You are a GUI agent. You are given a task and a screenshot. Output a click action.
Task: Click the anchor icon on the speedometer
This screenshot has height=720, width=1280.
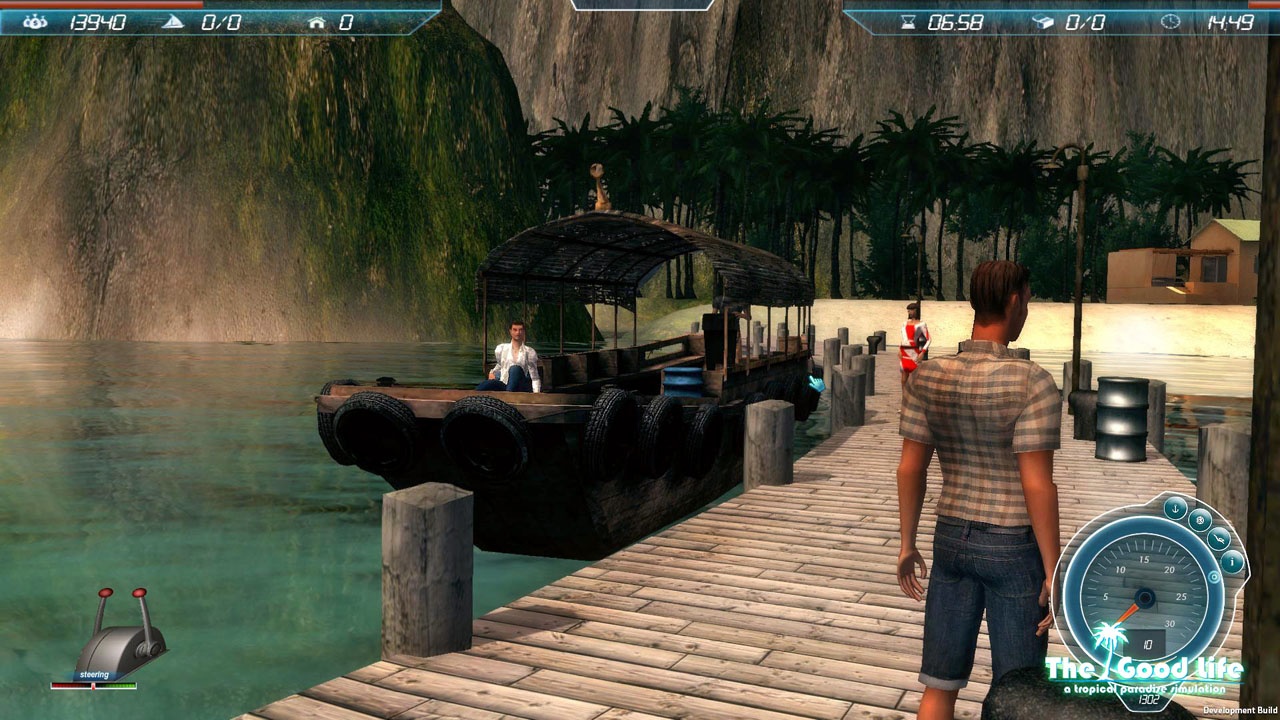click(x=1176, y=507)
